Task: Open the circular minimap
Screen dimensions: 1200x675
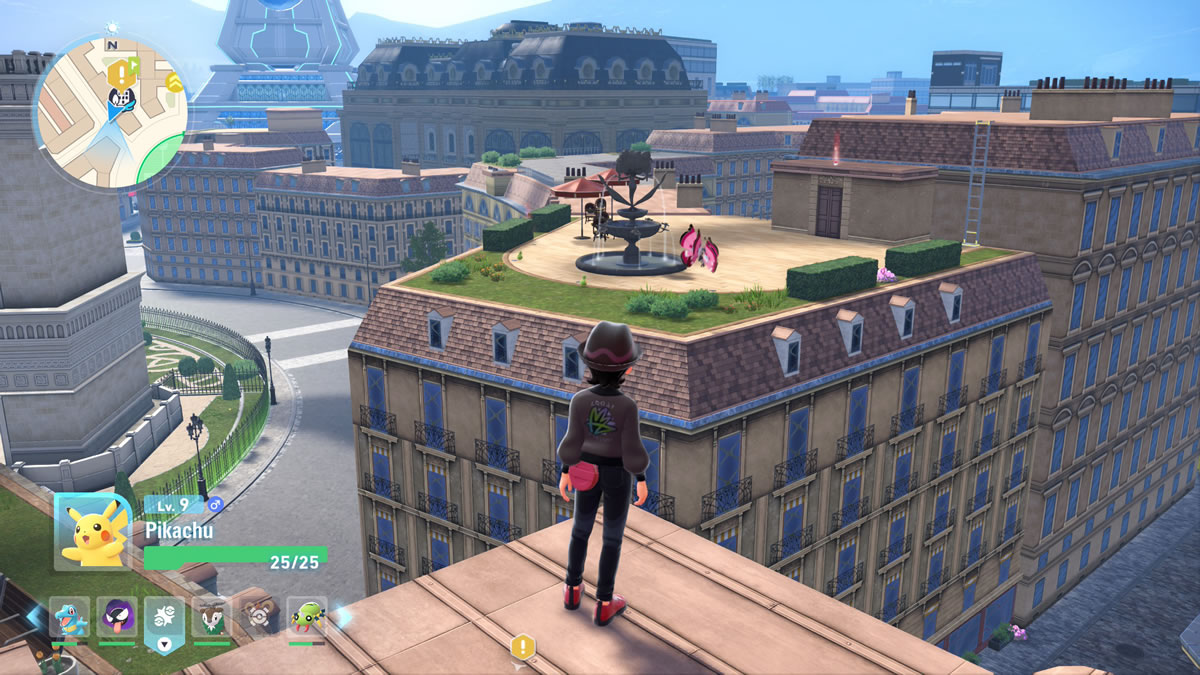Action: pyautogui.click(x=110, y=110)
